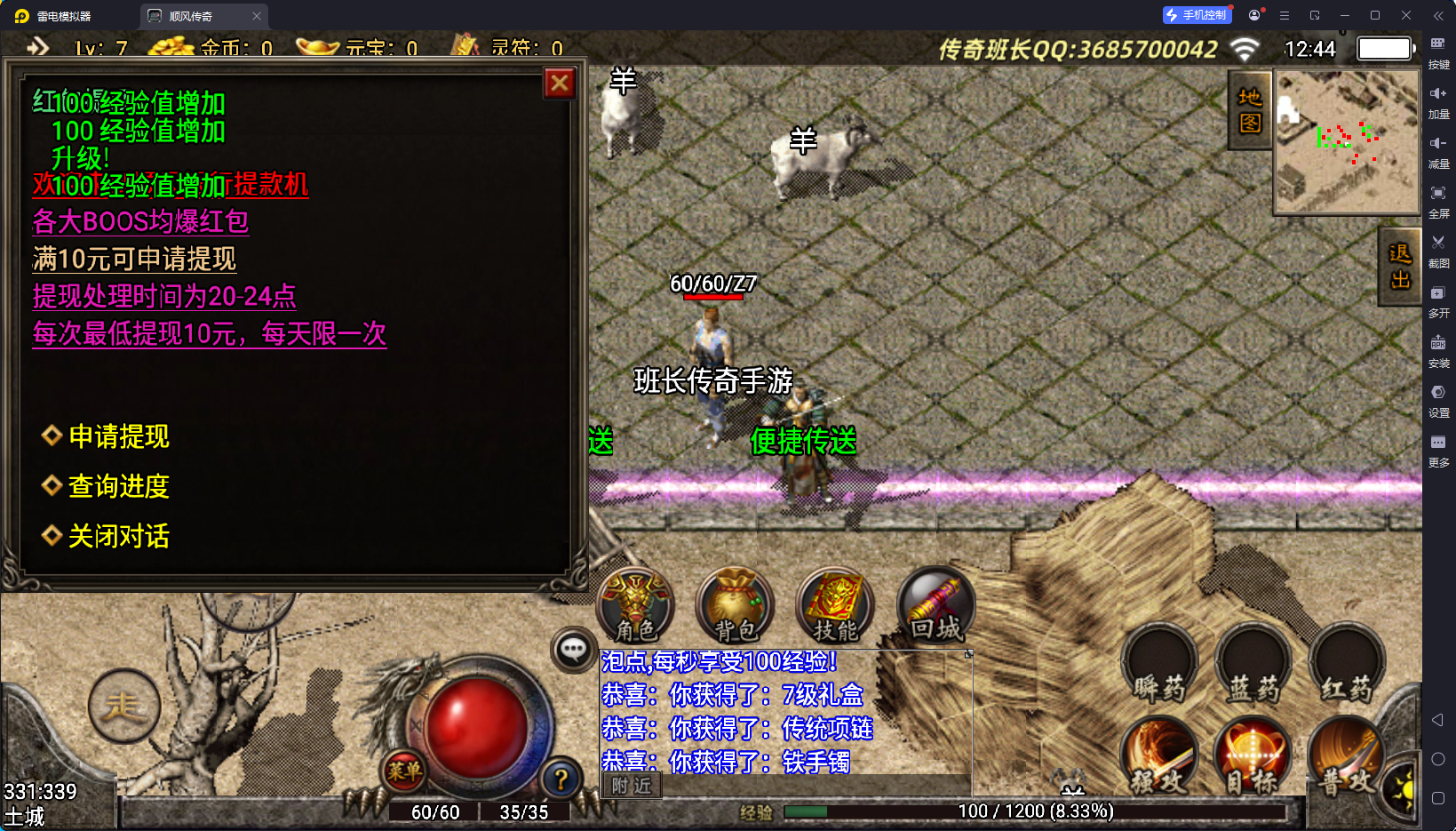Image resolution: width=1456 pixels, height=831 pixels.
Task: Open the 技能 skills book
Action: tap(835, 606)
